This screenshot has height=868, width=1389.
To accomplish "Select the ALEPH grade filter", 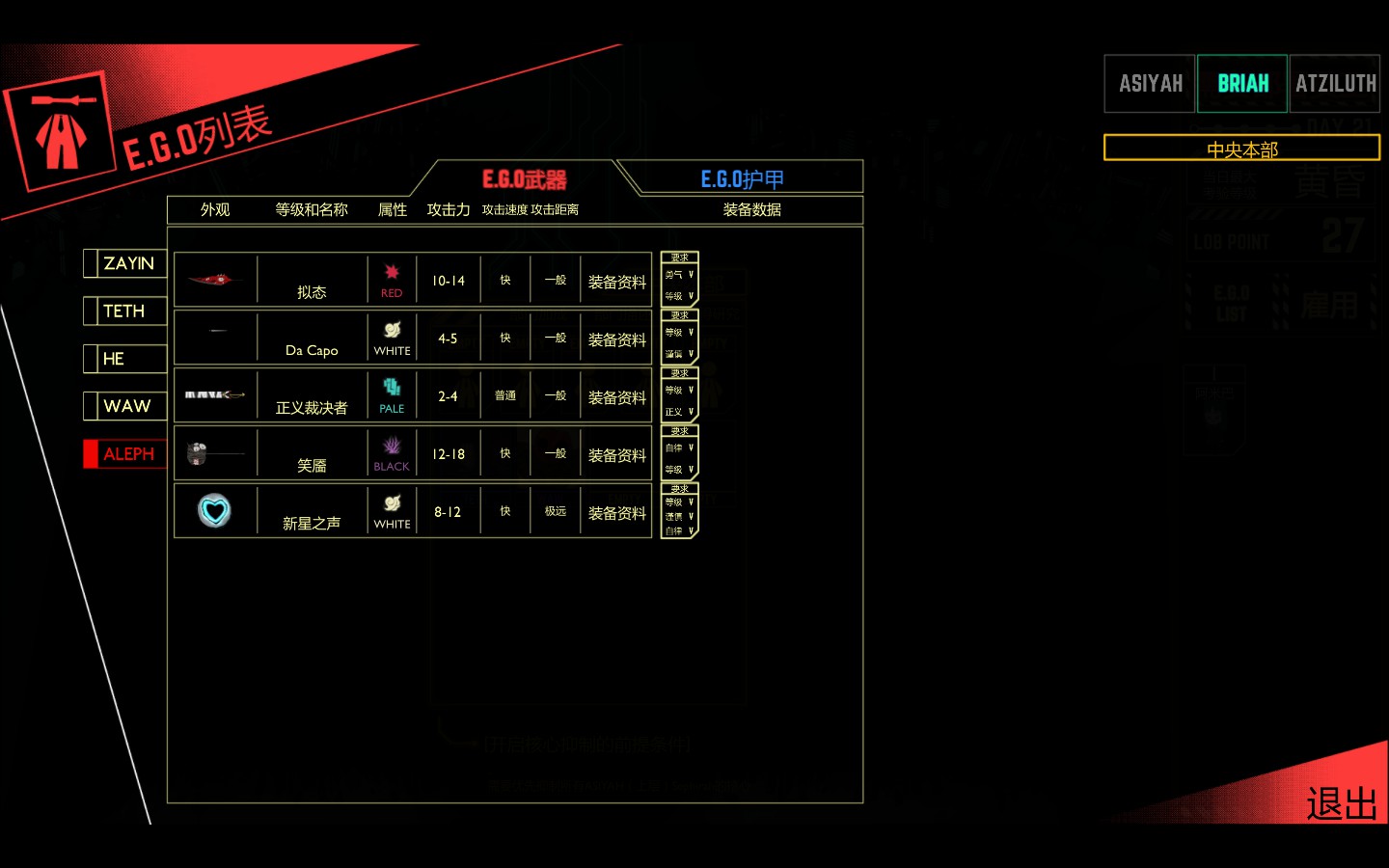I will [x=128, y=454].
